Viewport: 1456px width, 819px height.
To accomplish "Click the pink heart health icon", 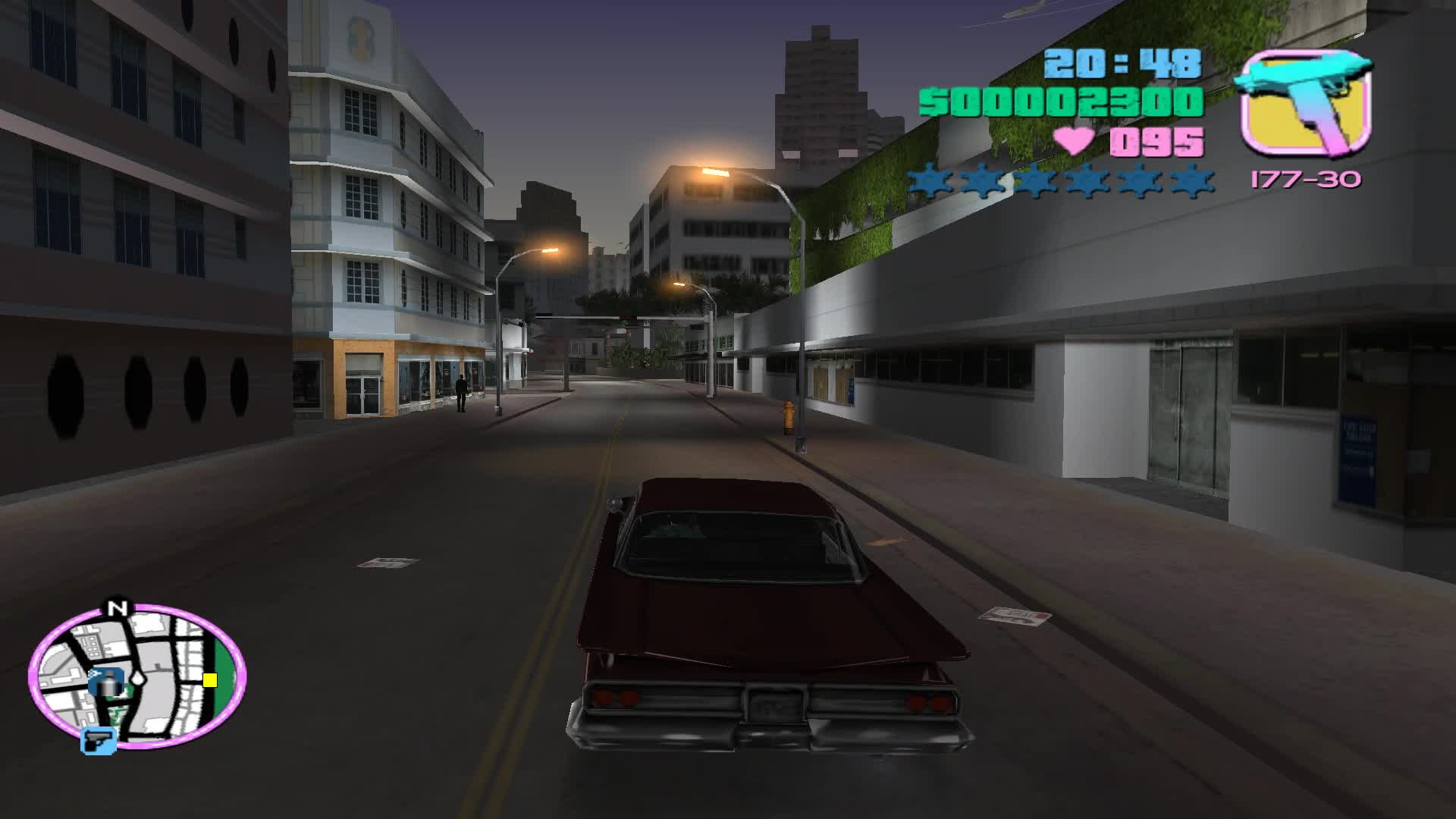I will click(x=1074, y=140).
